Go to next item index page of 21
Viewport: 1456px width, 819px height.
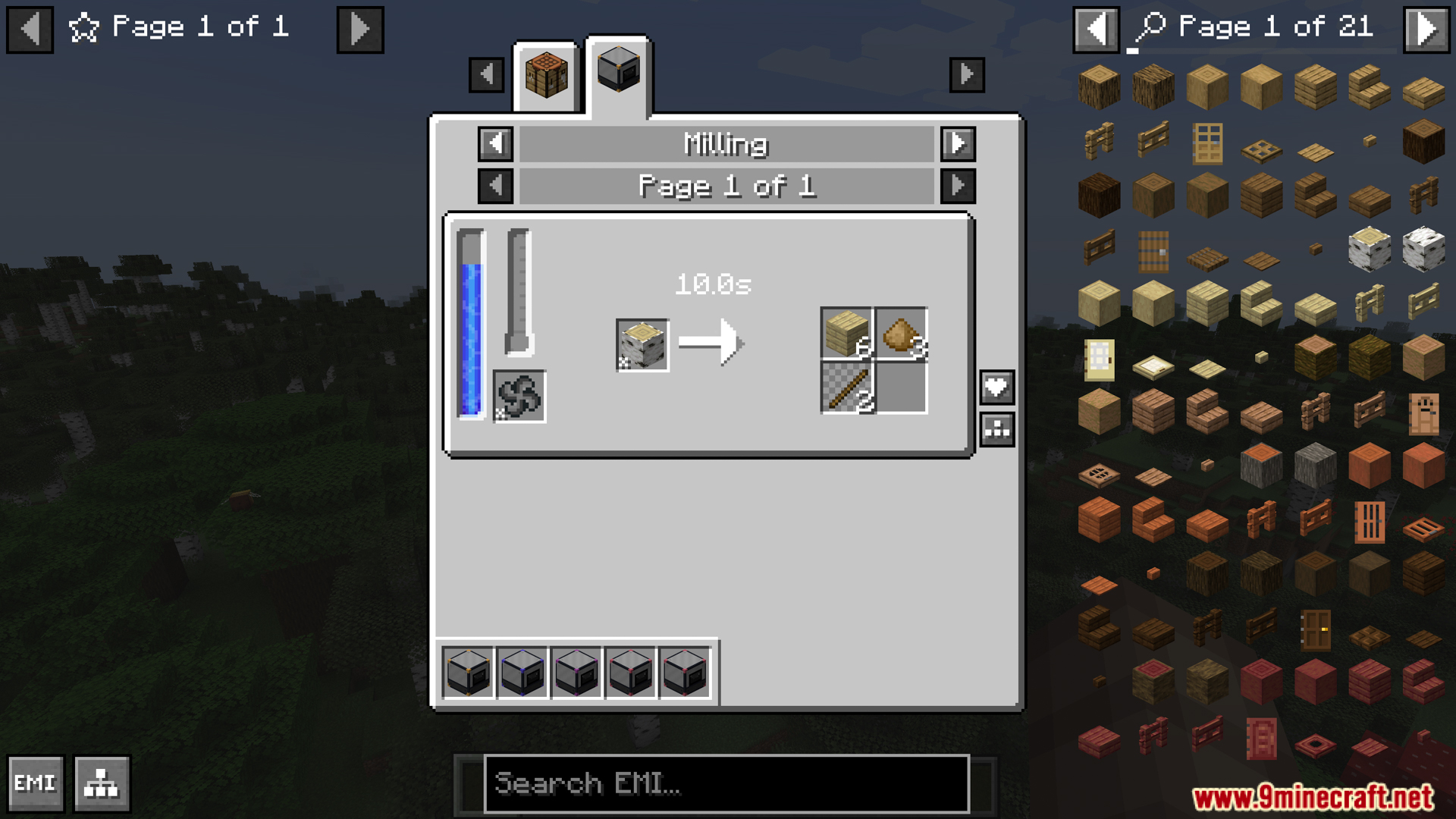tap(1426, 30)
